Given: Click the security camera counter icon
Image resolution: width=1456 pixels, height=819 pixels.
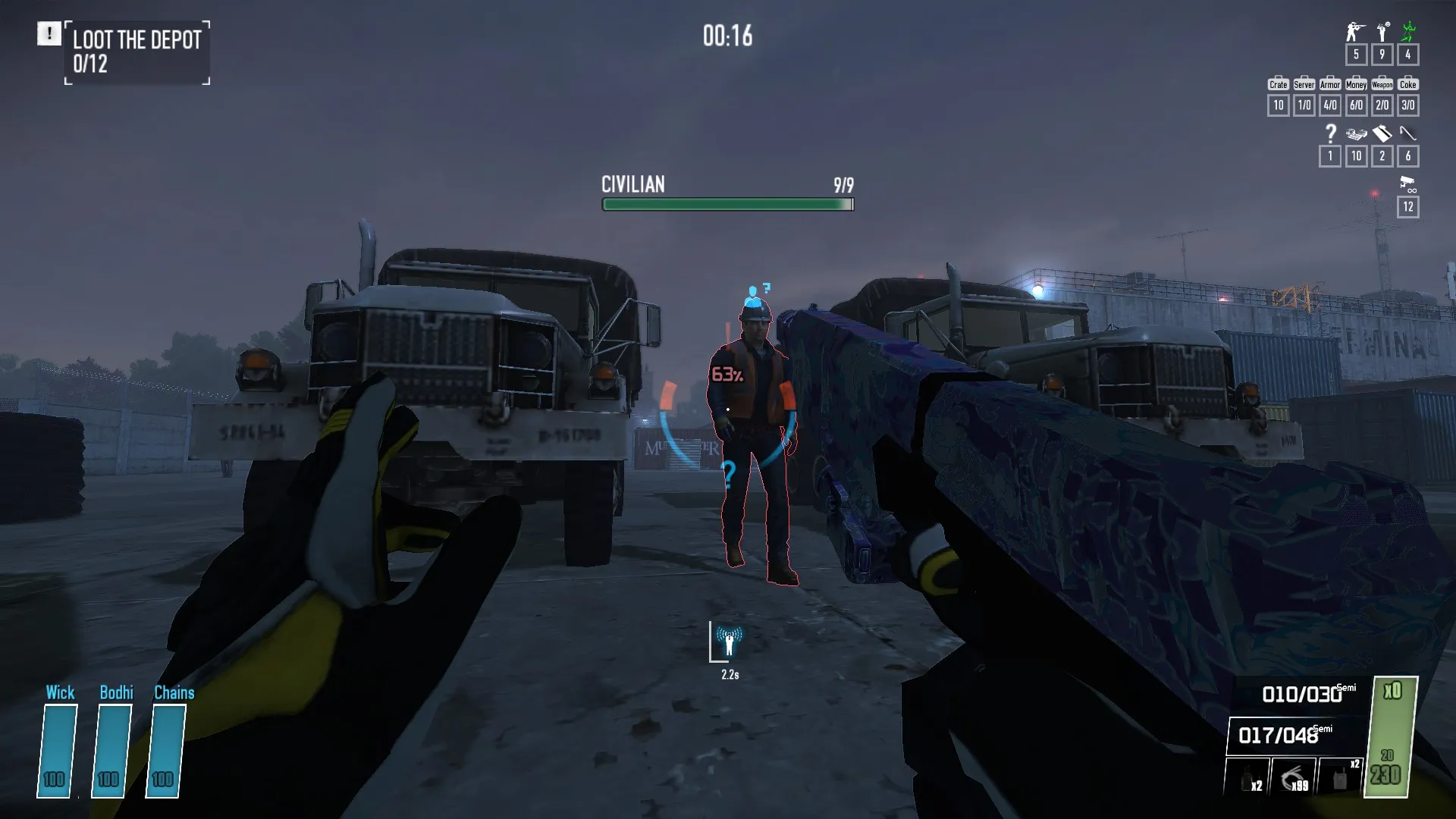Looking at the screenshot, I should pyautogui.click(x=1407, y=183).
